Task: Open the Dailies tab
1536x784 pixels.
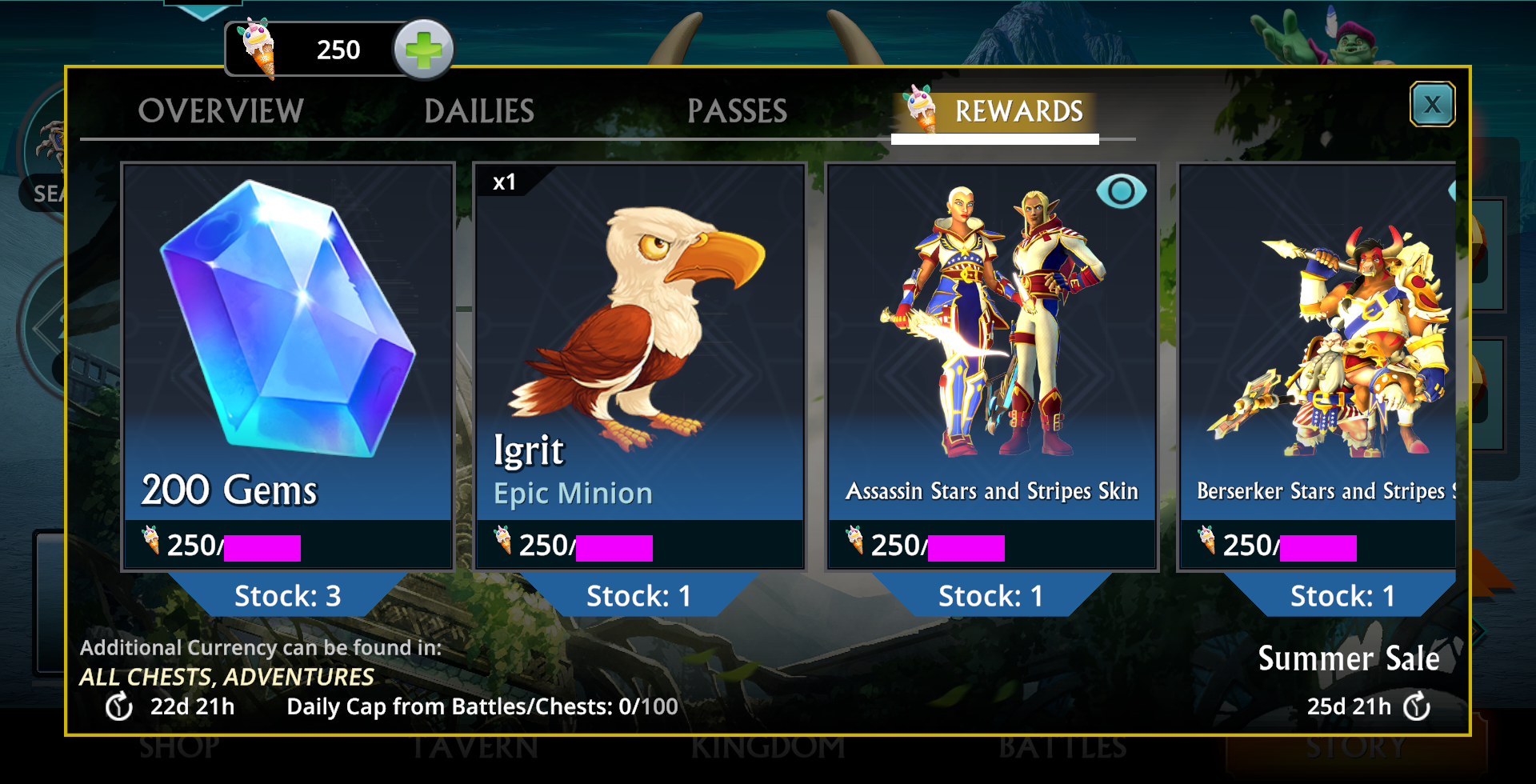Action: pyautogui.click(x=478, y=111)
